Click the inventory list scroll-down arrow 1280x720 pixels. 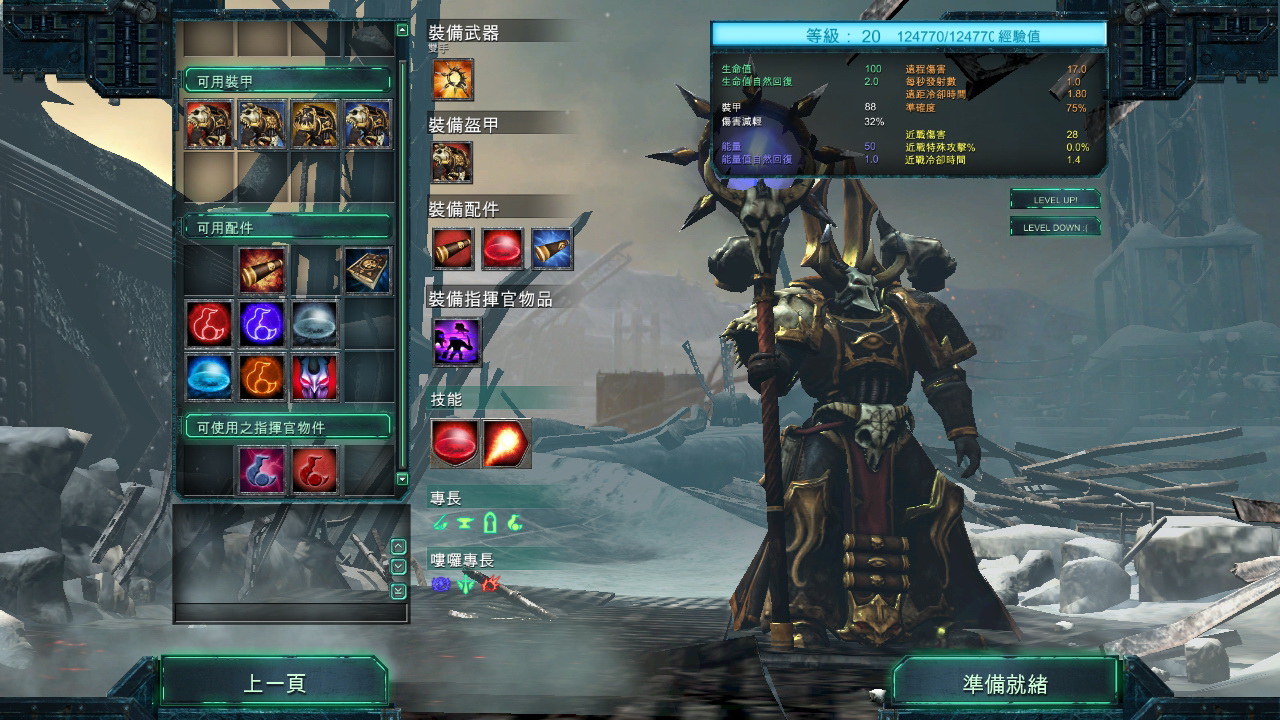click(402, 479)
